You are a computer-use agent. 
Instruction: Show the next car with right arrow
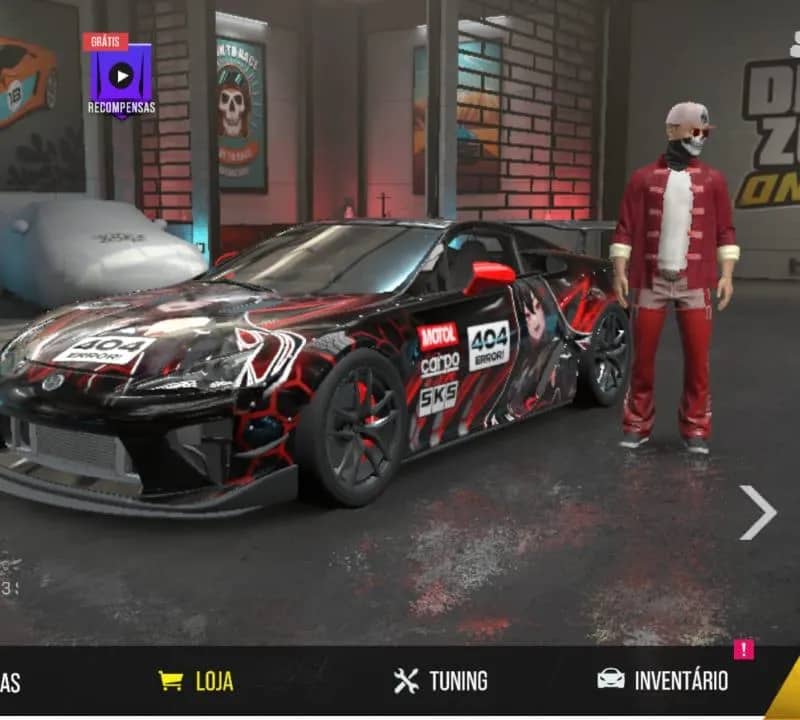point(757,512)
